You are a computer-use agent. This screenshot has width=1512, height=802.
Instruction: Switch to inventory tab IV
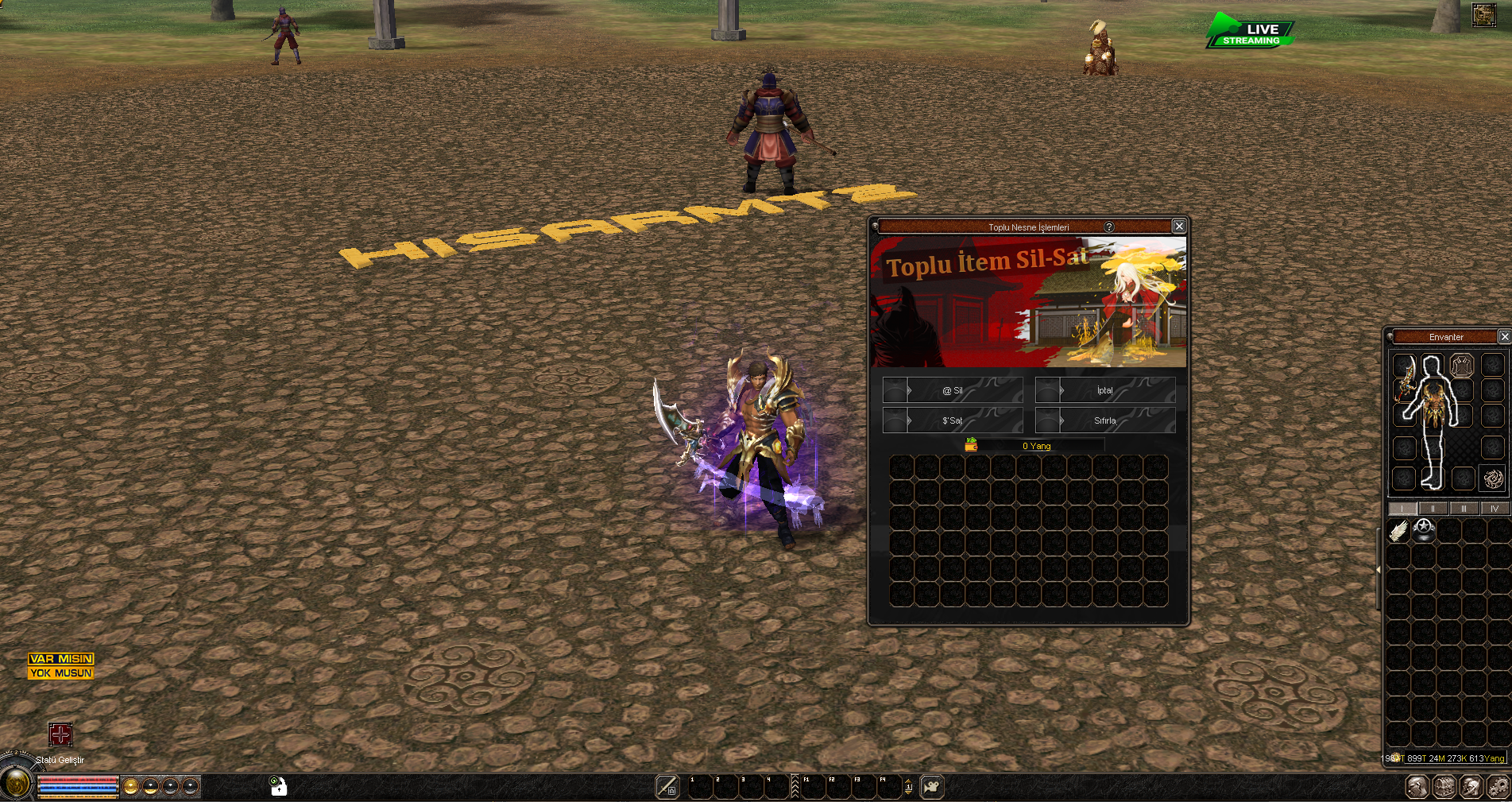(x=1495, y=509)
